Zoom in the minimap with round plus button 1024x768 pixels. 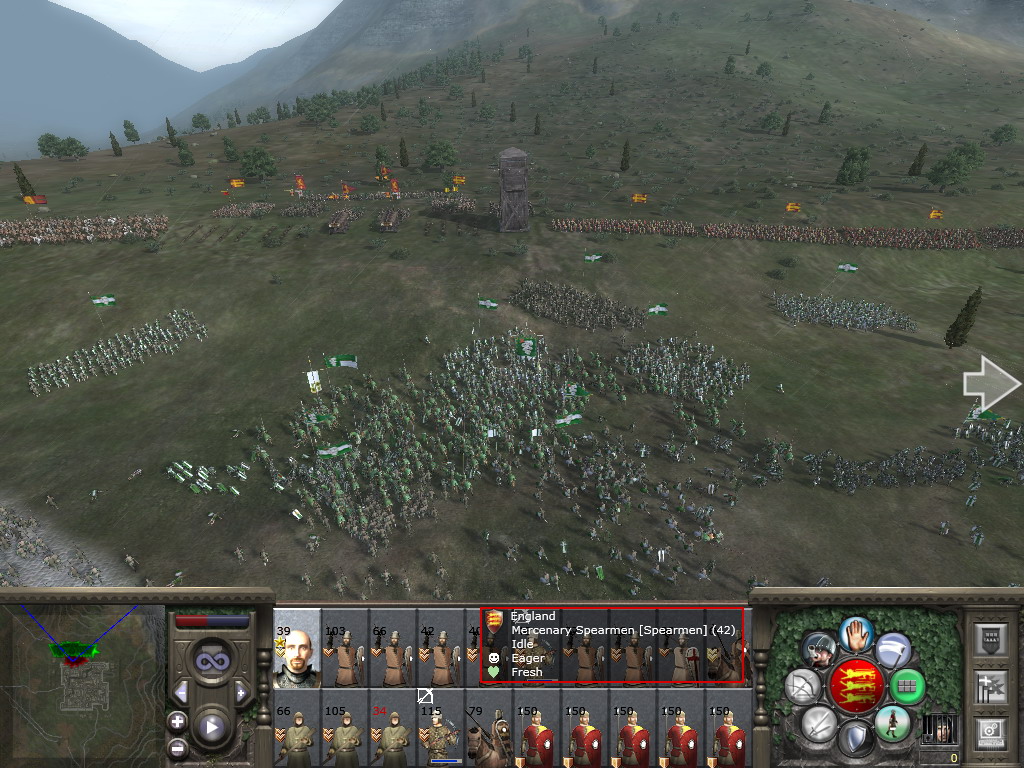click(x=178, y=720)
